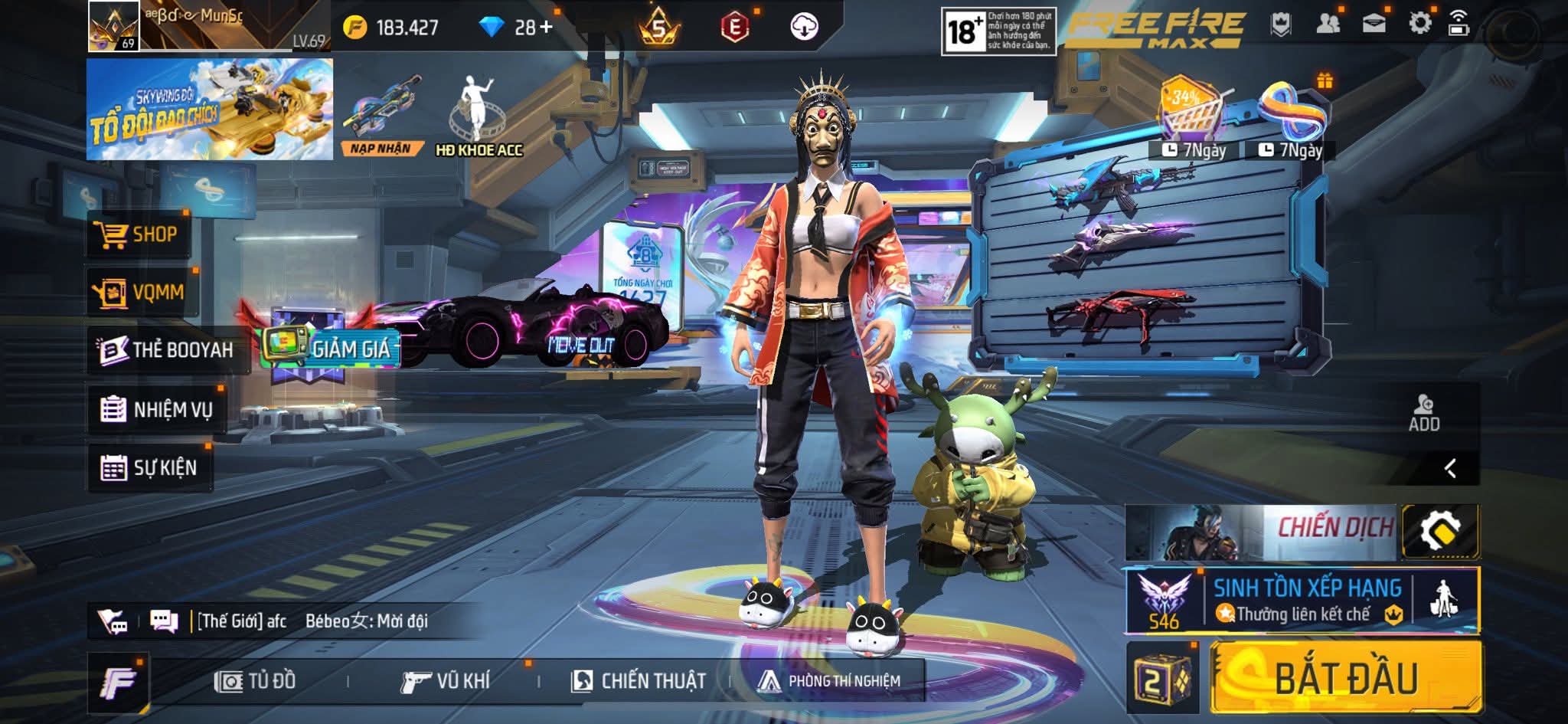Open SỰ KIỆN events
The width and height of the screenshot is (1568, 724).
click(149, 467)
